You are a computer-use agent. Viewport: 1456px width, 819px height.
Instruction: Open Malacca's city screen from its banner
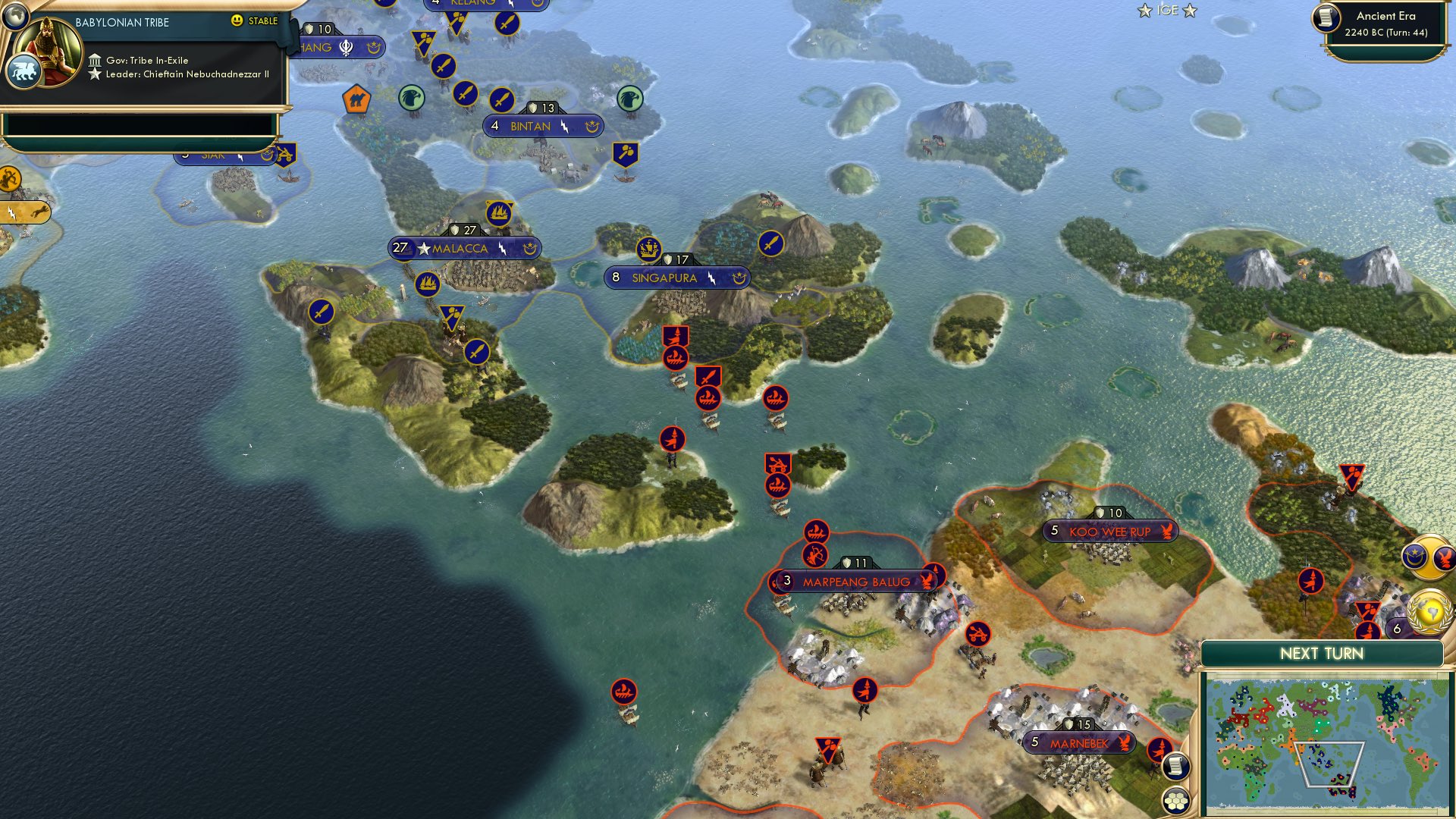(460, 247)
